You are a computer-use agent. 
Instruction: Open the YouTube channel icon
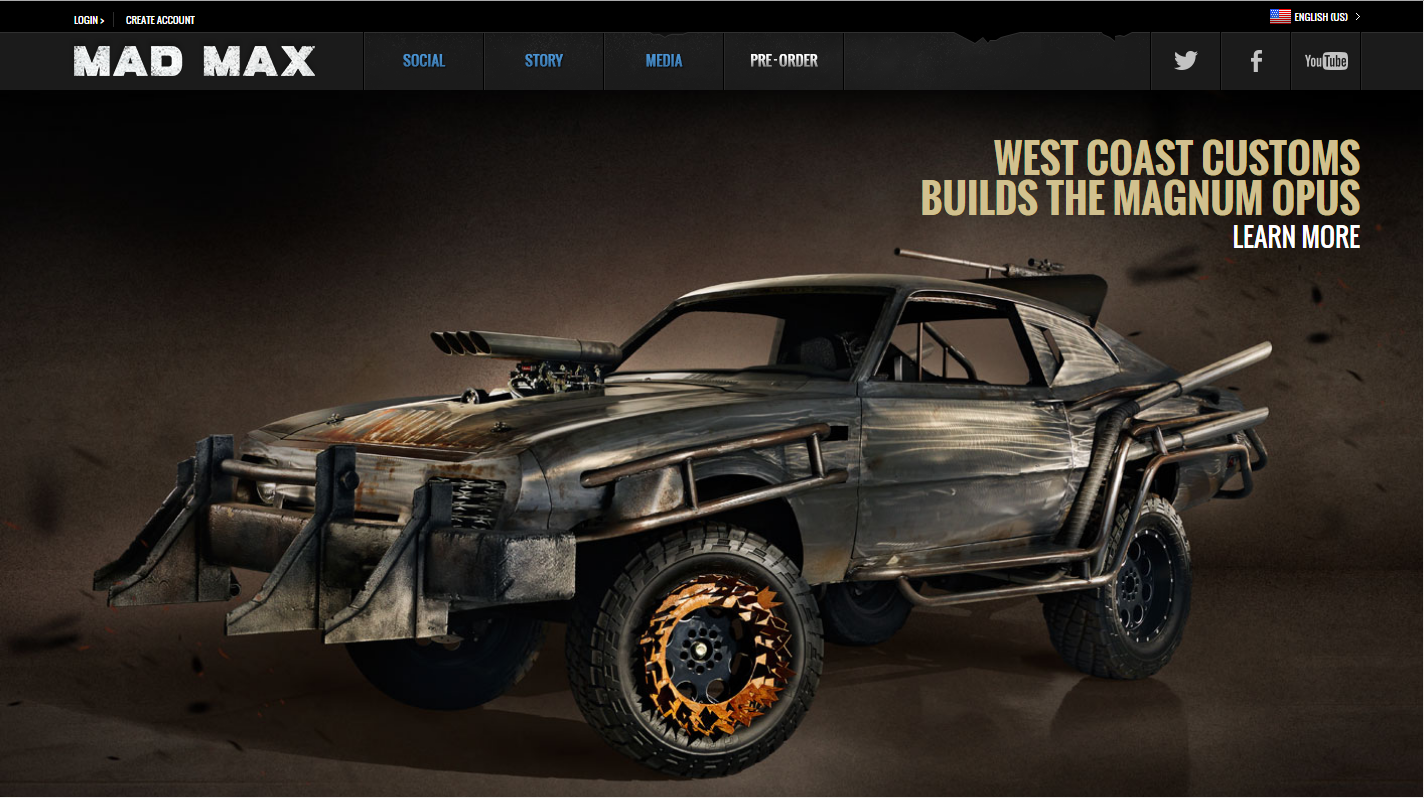click(1326, 61)
